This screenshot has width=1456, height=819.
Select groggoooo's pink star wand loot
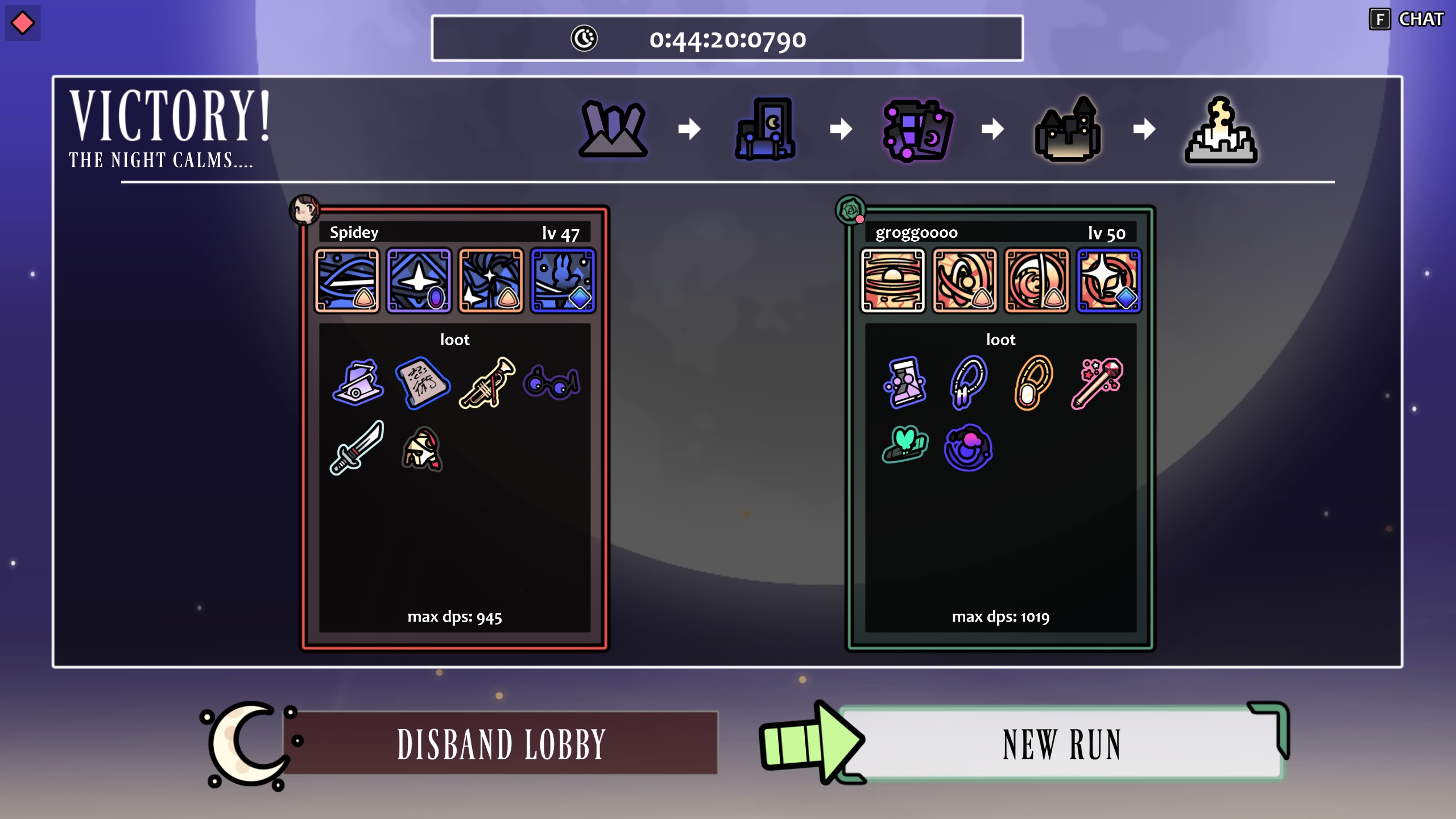pos(1097,383)
